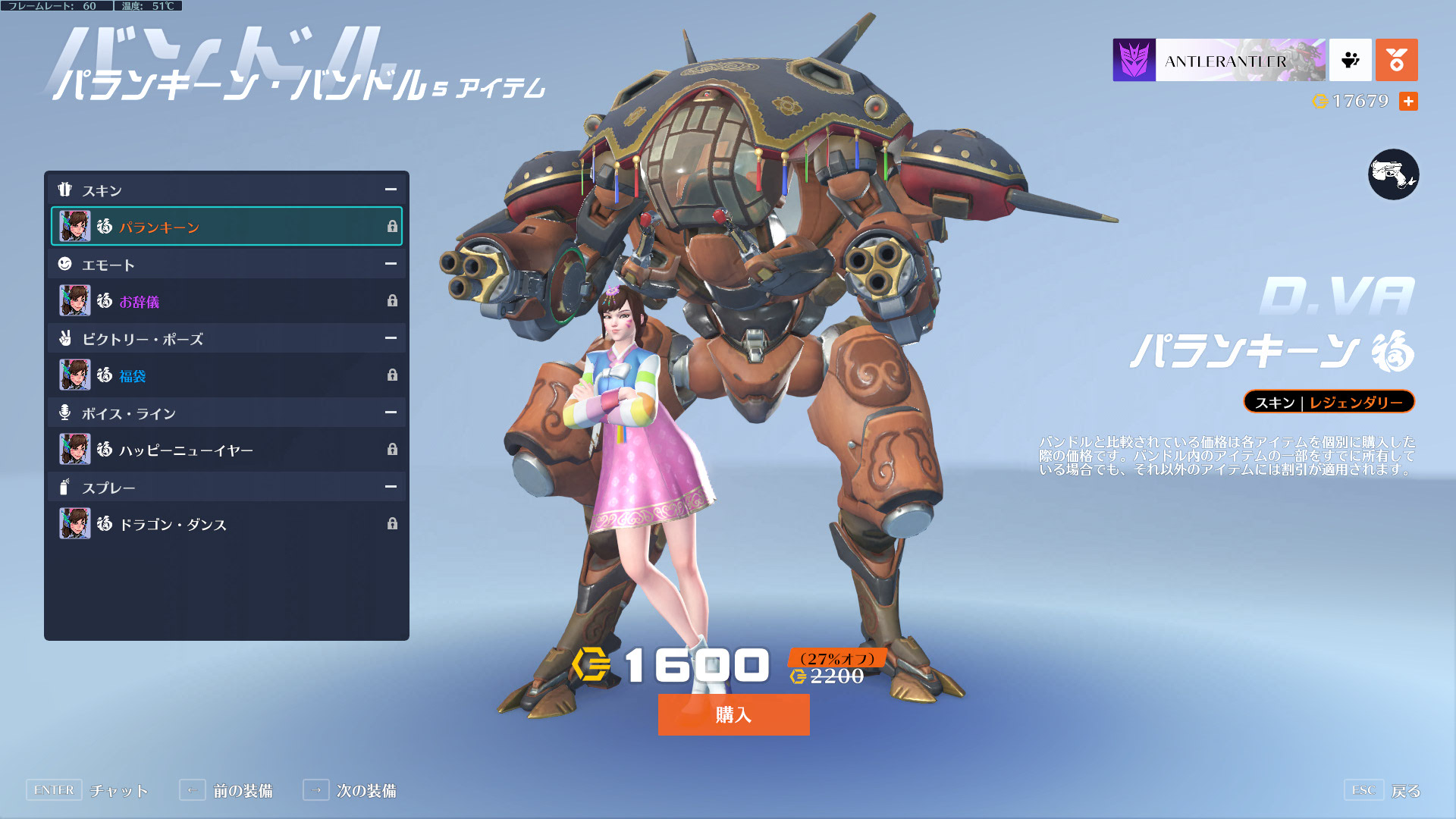Show the next outfit with 次の装備

[350, 790]
